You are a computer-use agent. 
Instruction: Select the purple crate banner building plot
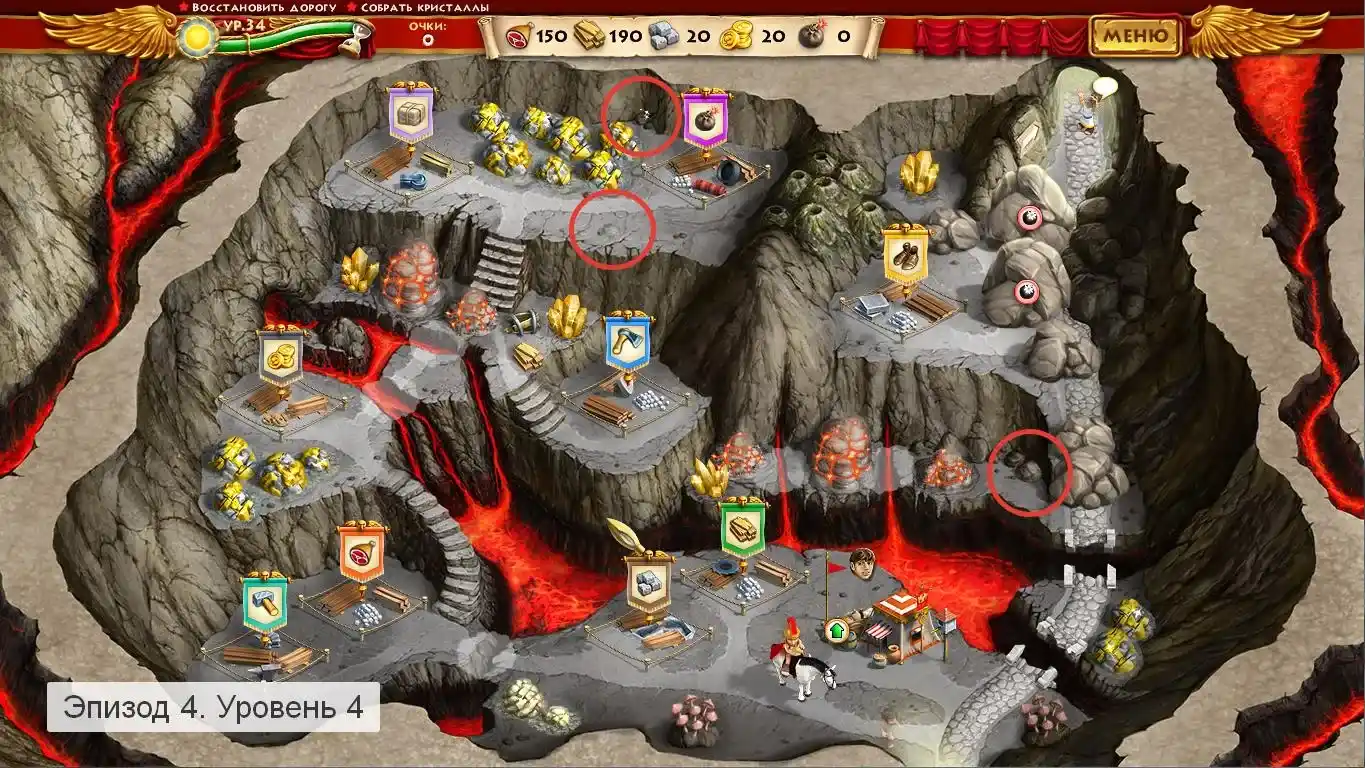(410, 116)
